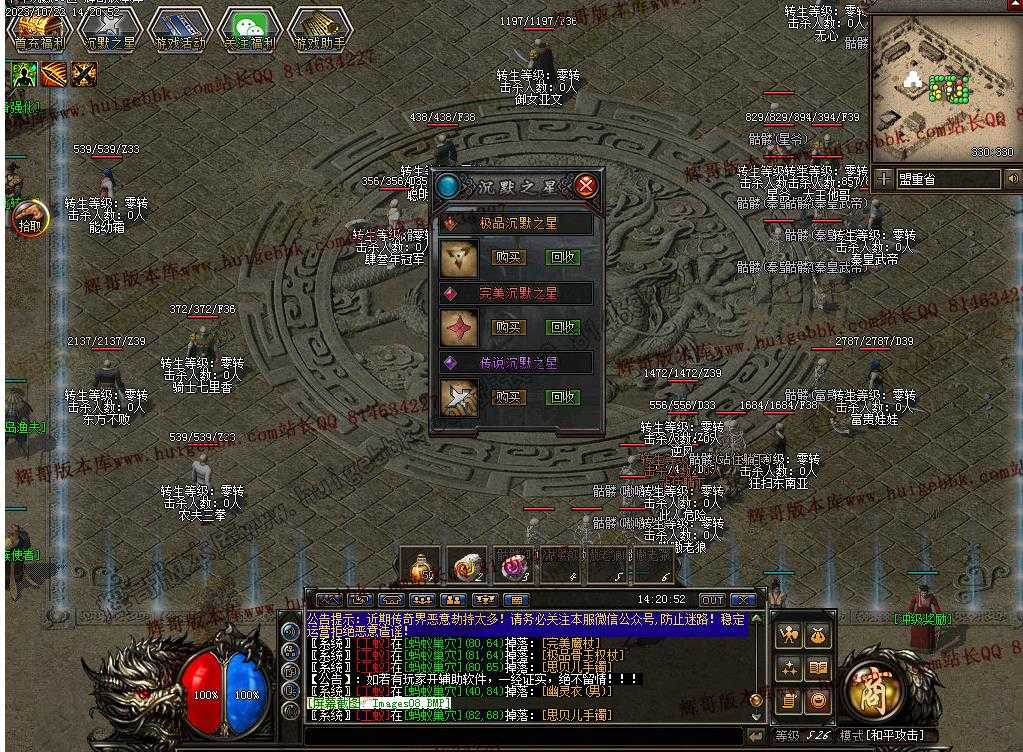Screen dimensions: 1023x752
Task: Select the silver 传说沉默之星 star icon
Action: [459, 397]
